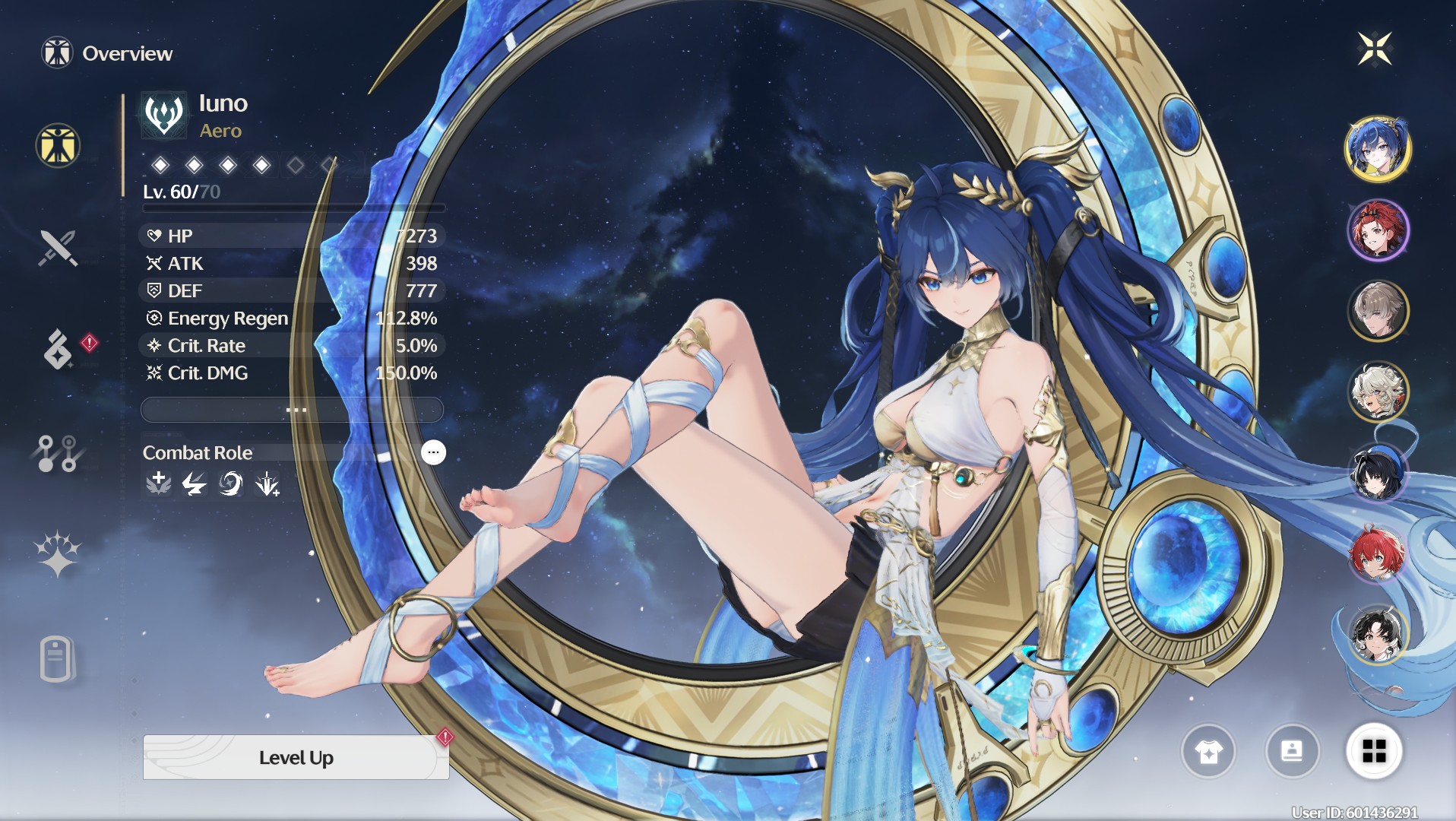Viewport: 1456px width, 821px height.
Task: Choose the red-haired green-eyed character portrait
Action: pos(1377,553)
